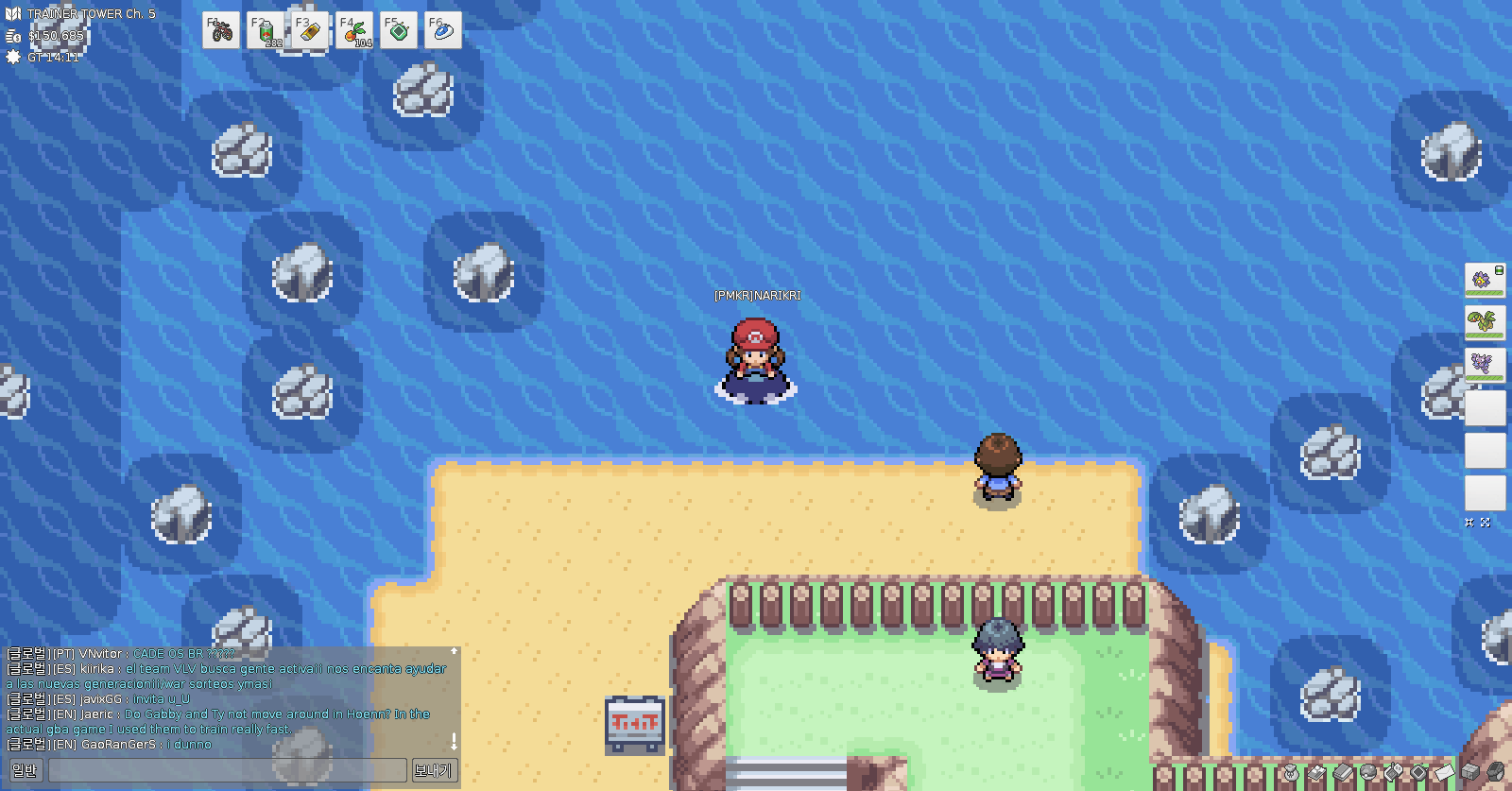Select the purple Nidorino party slot
Image resolution: width=1512 pixels, height=791 pixels.
click(1484, 364)
